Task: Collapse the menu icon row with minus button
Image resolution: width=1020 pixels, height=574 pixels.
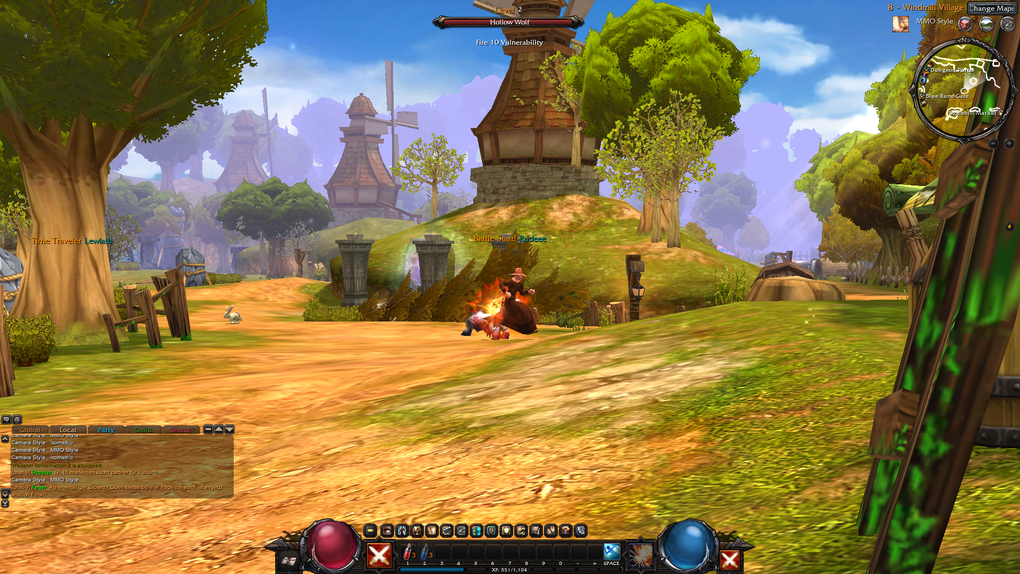Action: [x=371, y=530]
